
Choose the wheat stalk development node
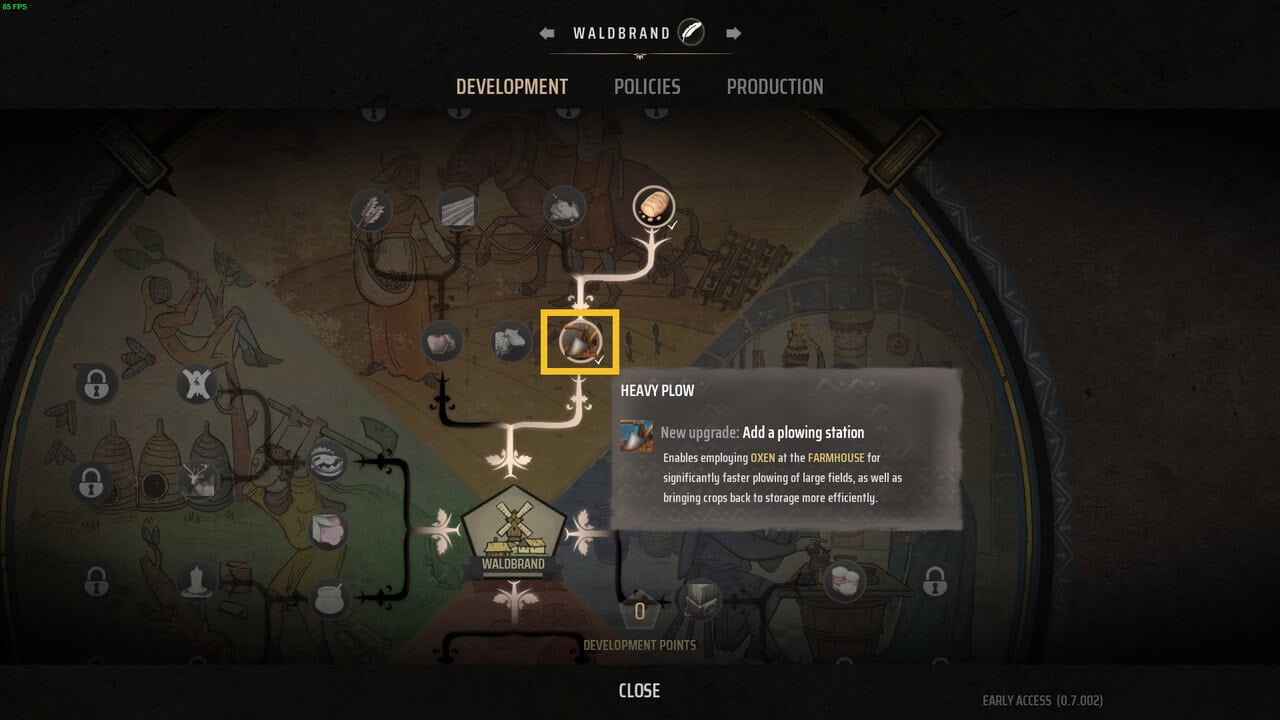(x=371, y=211)
